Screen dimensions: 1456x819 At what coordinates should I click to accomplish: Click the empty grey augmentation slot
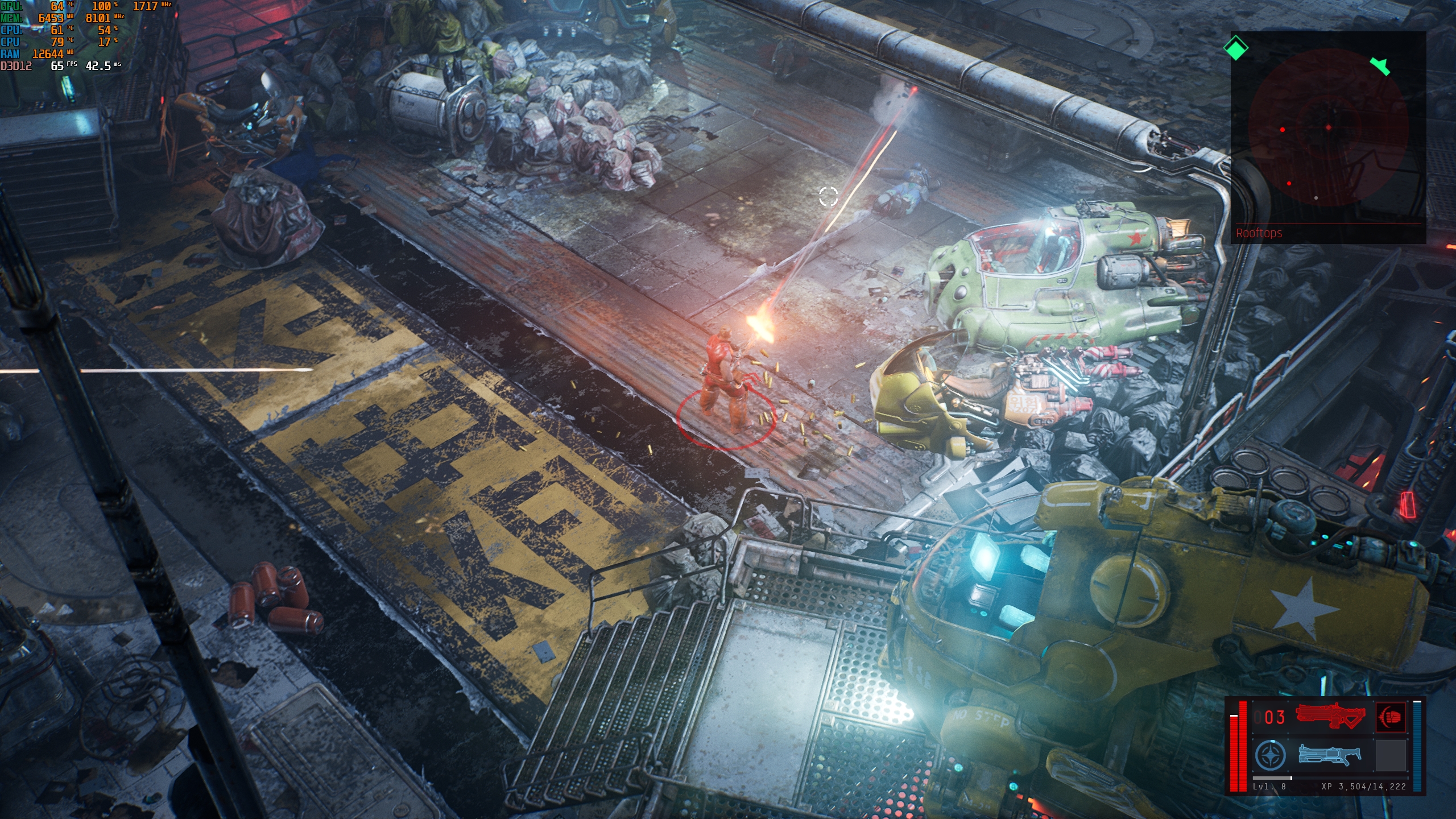[1391, 755]
